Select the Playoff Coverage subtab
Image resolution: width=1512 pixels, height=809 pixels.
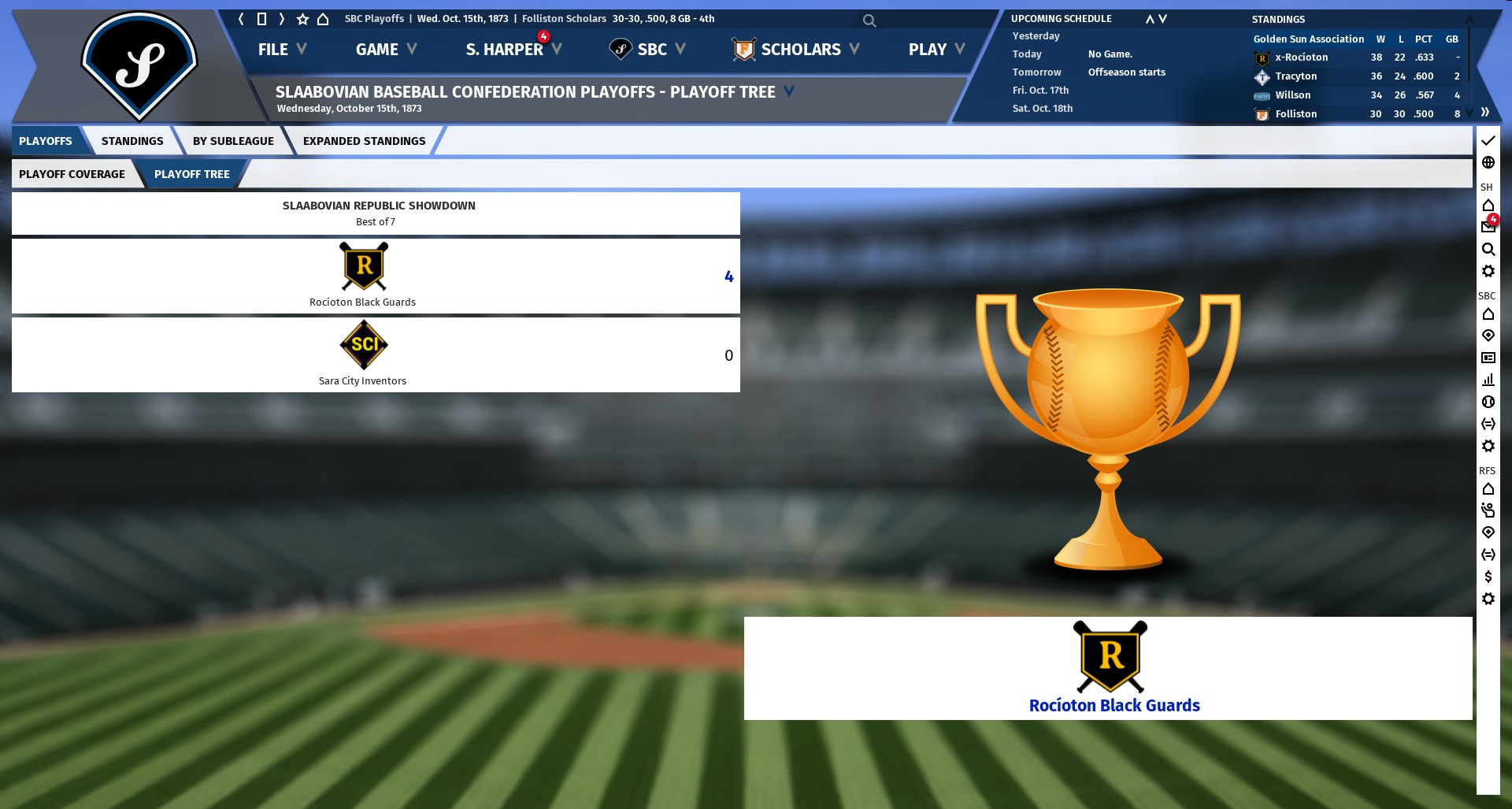click(72, 174)
